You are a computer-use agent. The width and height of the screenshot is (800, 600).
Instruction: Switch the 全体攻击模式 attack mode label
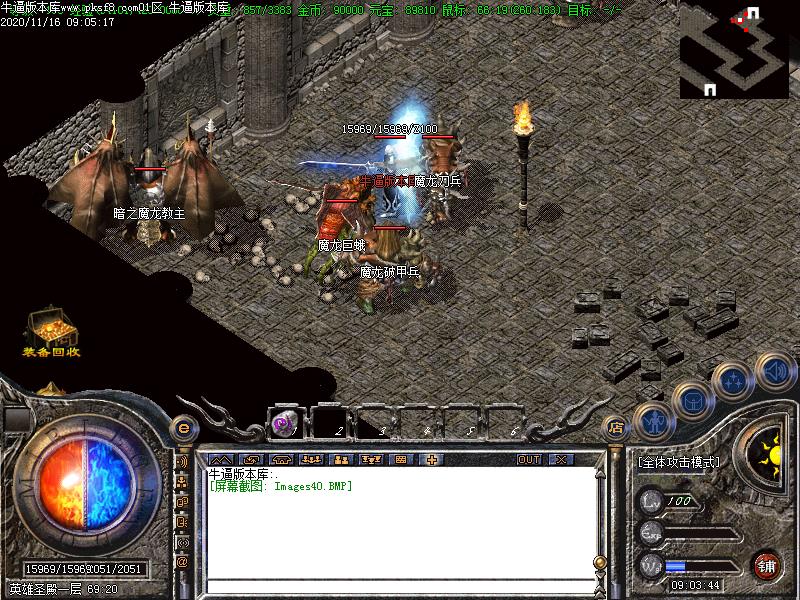(x=679, y=463)
